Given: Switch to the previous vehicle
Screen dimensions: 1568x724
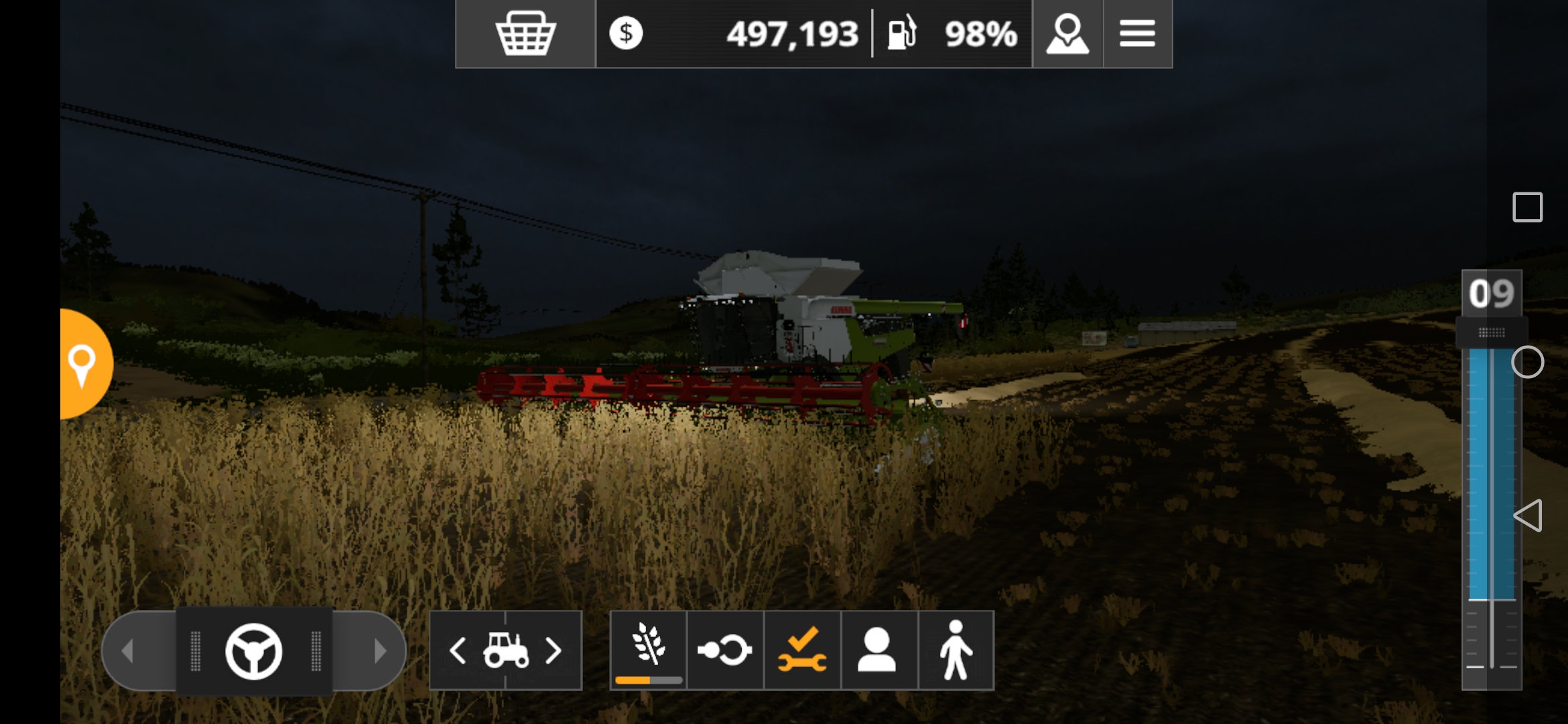Looking at the screenshot, I should tap(458, 650).
